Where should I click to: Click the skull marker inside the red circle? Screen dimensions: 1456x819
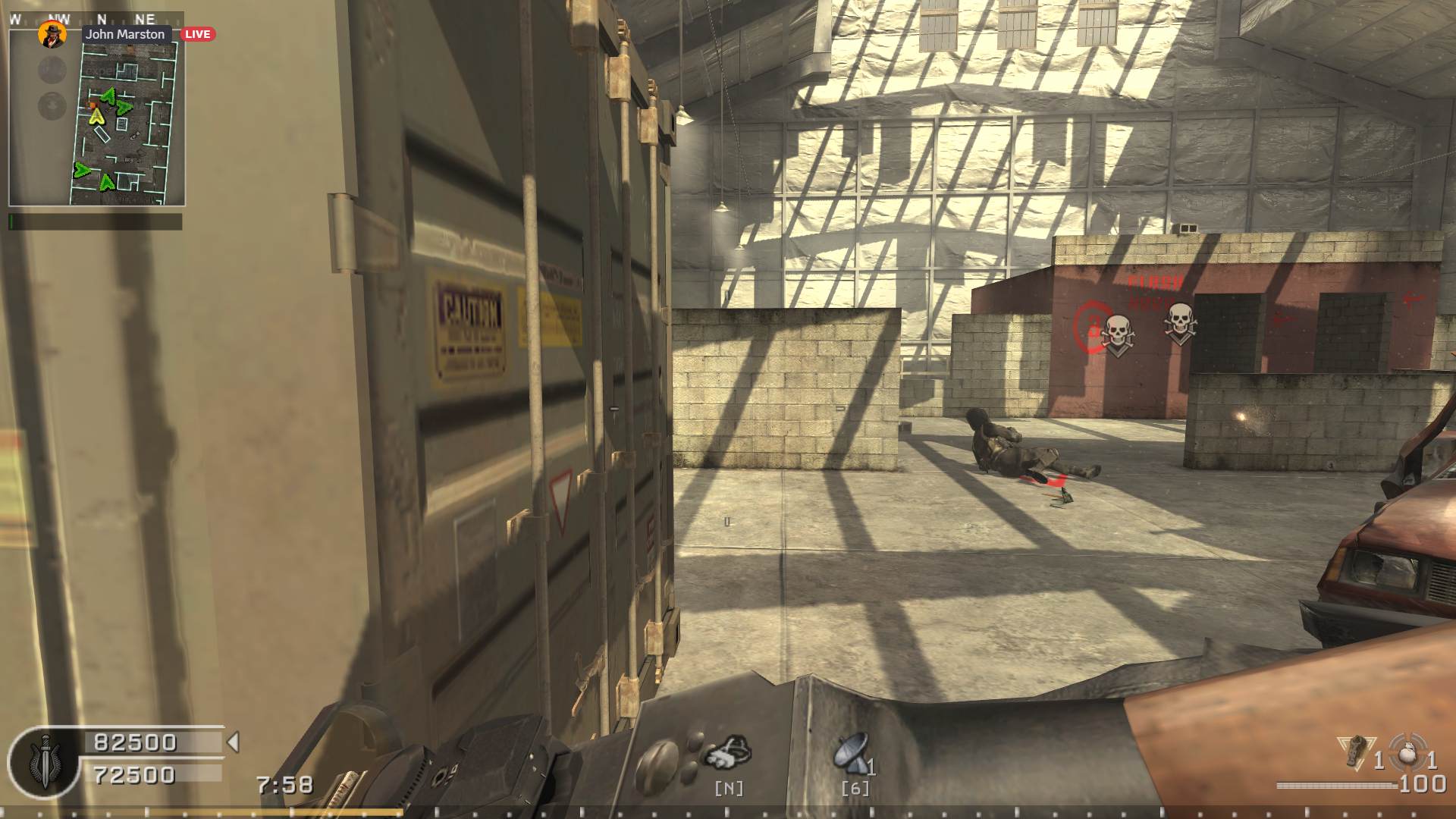pyautogui.click(x=1116, y=333)
